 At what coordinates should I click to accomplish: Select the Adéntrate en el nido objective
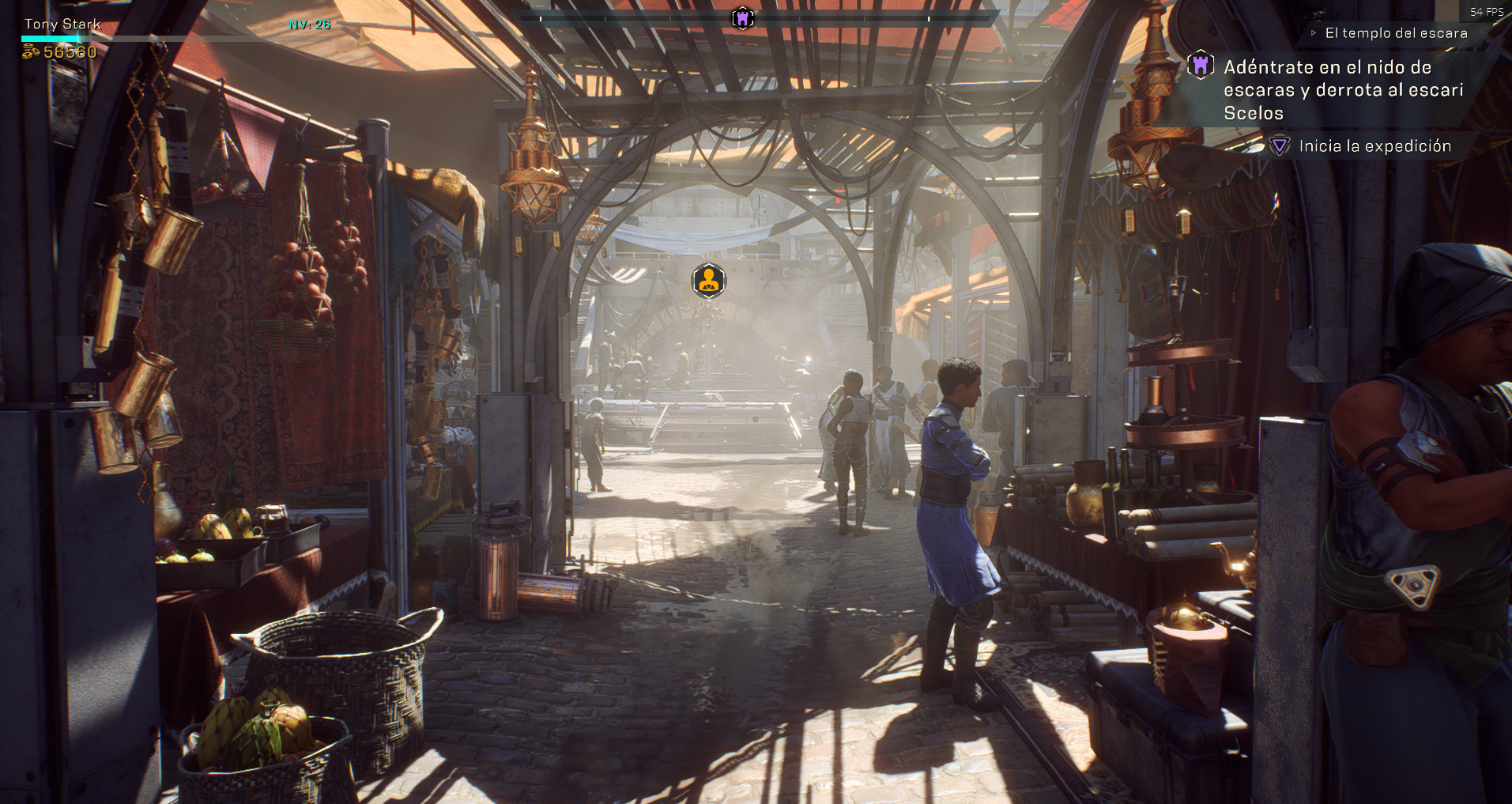1343,90
